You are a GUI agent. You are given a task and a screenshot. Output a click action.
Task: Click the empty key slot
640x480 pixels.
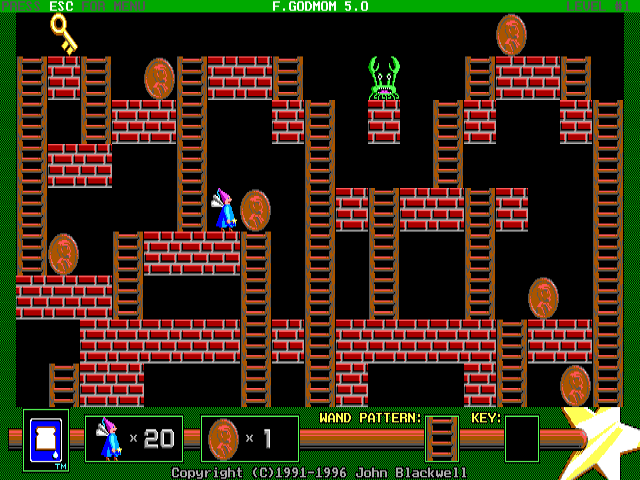tap(521, 439)
